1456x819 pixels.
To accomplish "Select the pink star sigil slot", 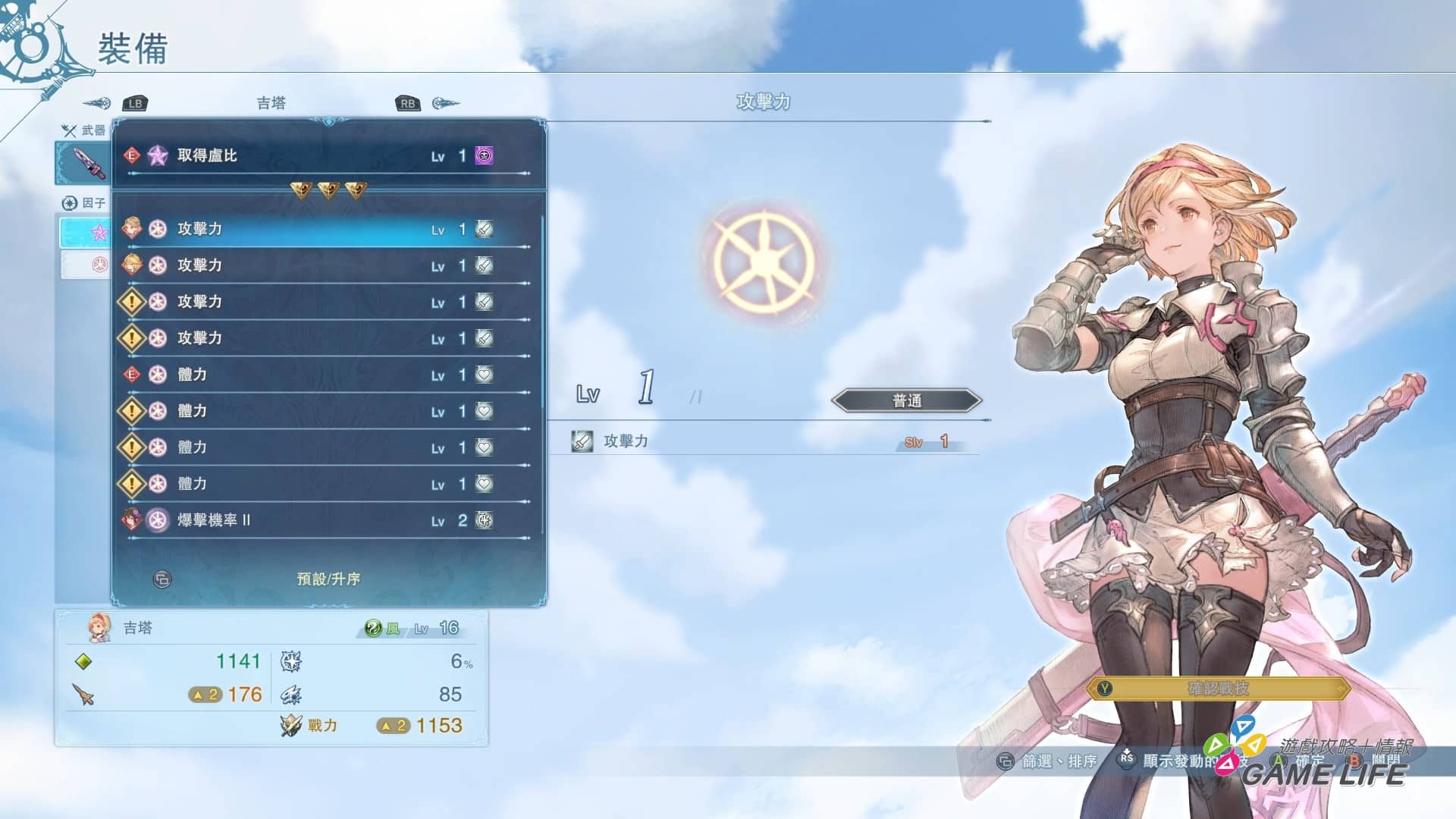I will click(86, 232).
